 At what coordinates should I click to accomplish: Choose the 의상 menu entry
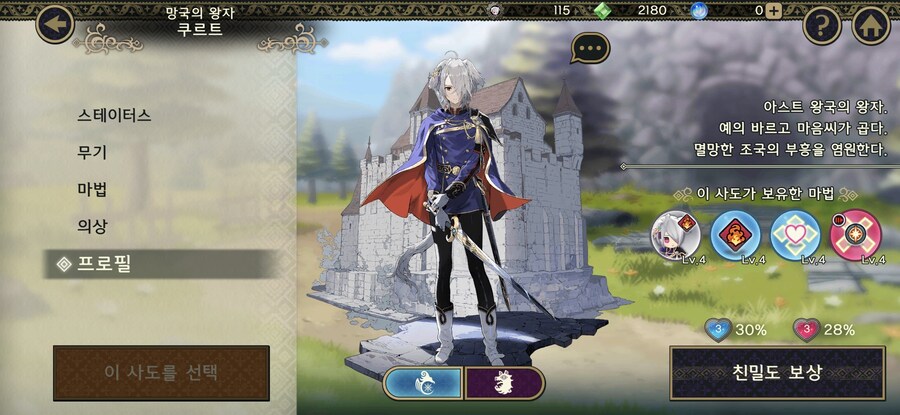pos(93,226)
